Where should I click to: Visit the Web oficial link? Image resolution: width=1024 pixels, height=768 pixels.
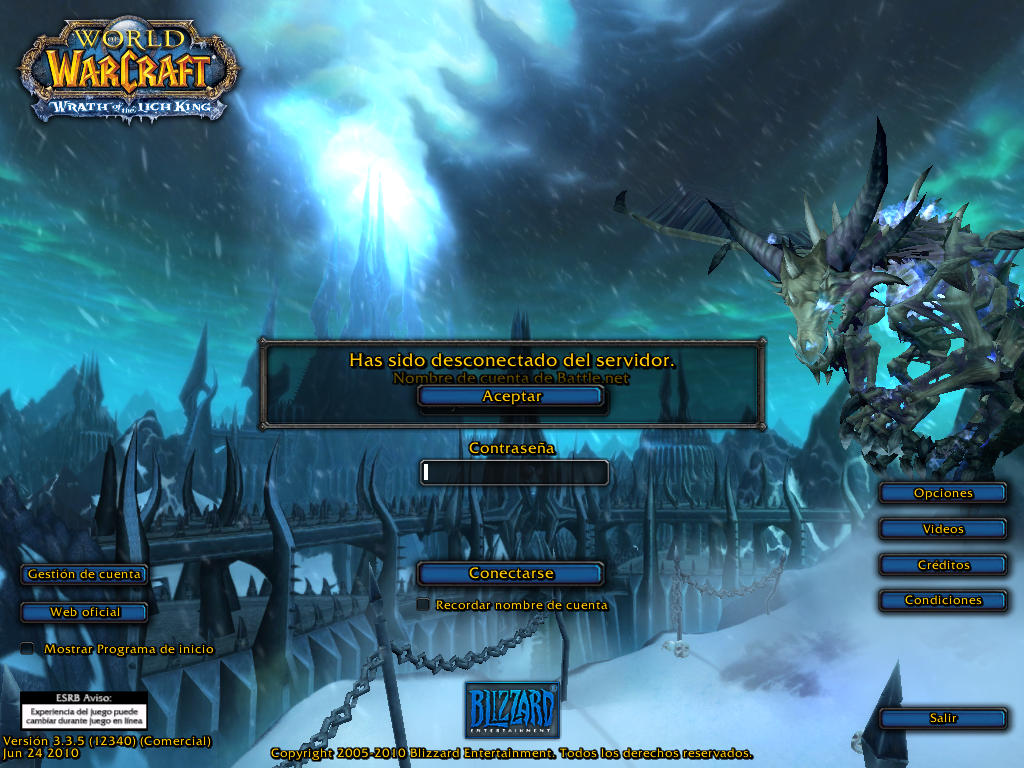coord(85,612)
